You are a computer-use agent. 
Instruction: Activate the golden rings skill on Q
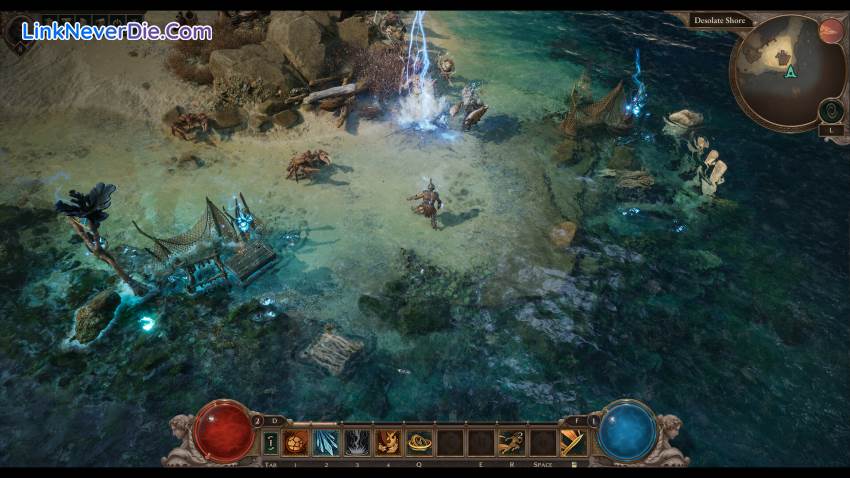pos(419,442)
